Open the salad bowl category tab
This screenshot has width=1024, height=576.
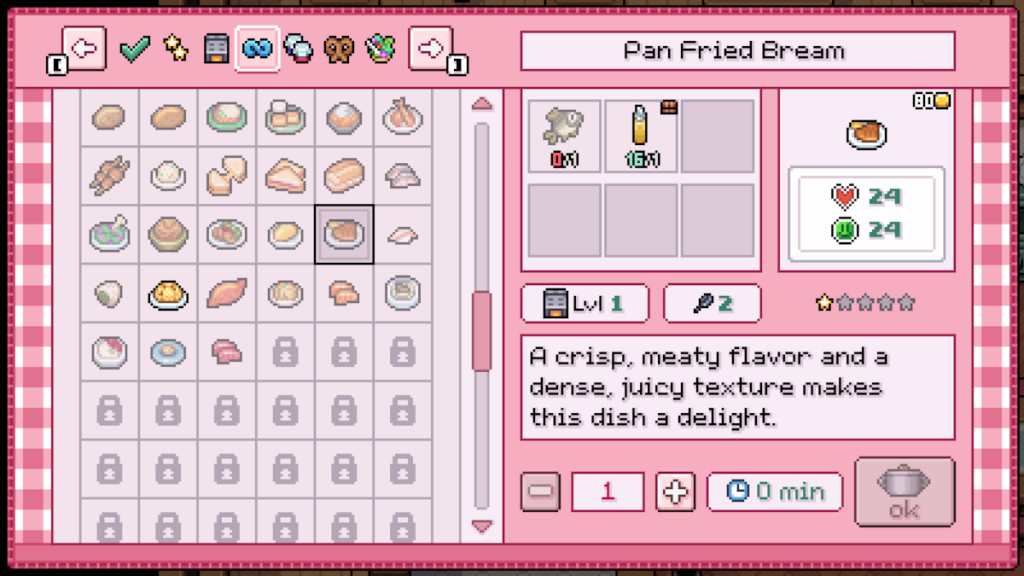click(x=380, y=49)
